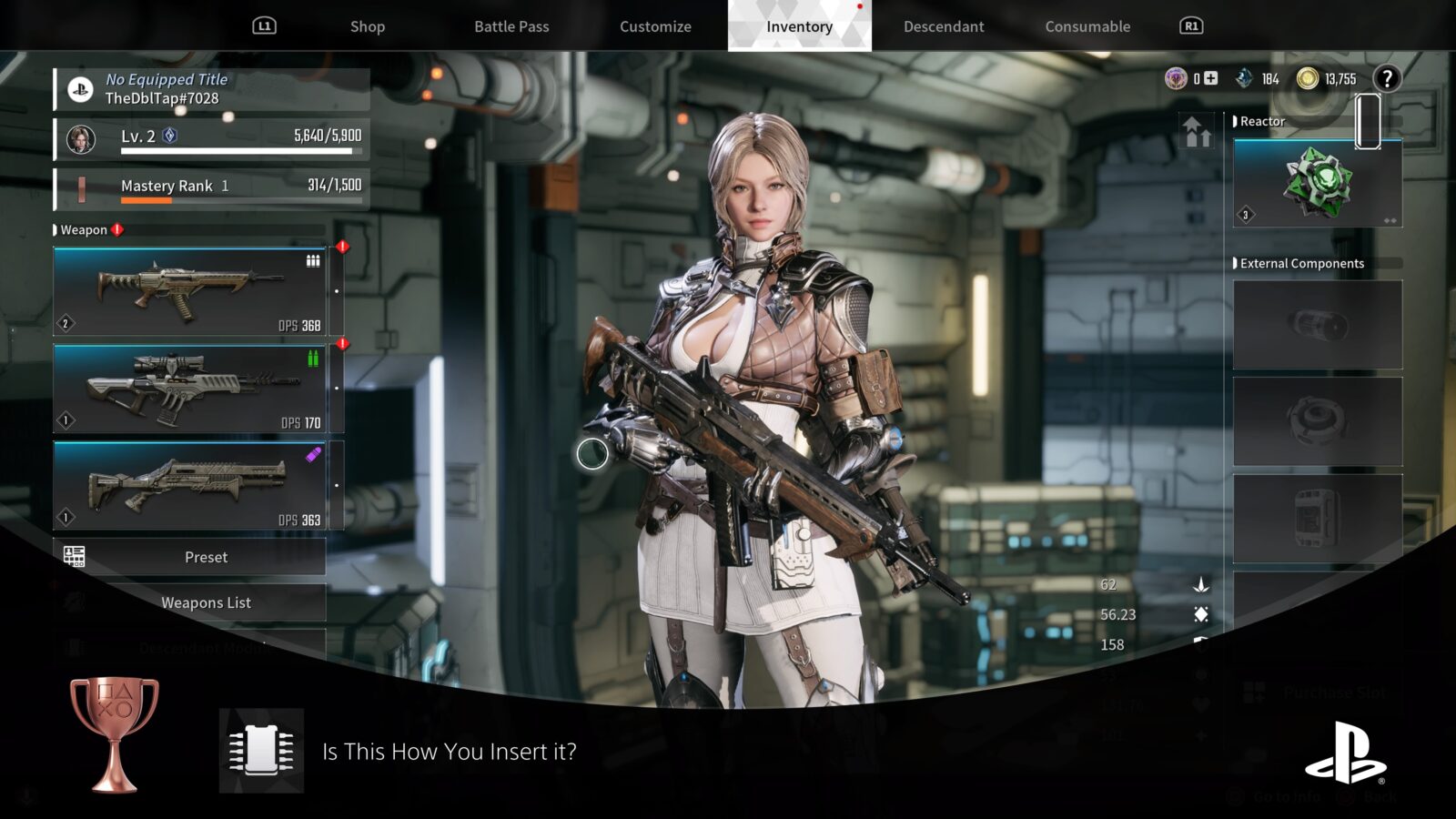Open the R1 shoulder button tab selector

(1192, 26)
